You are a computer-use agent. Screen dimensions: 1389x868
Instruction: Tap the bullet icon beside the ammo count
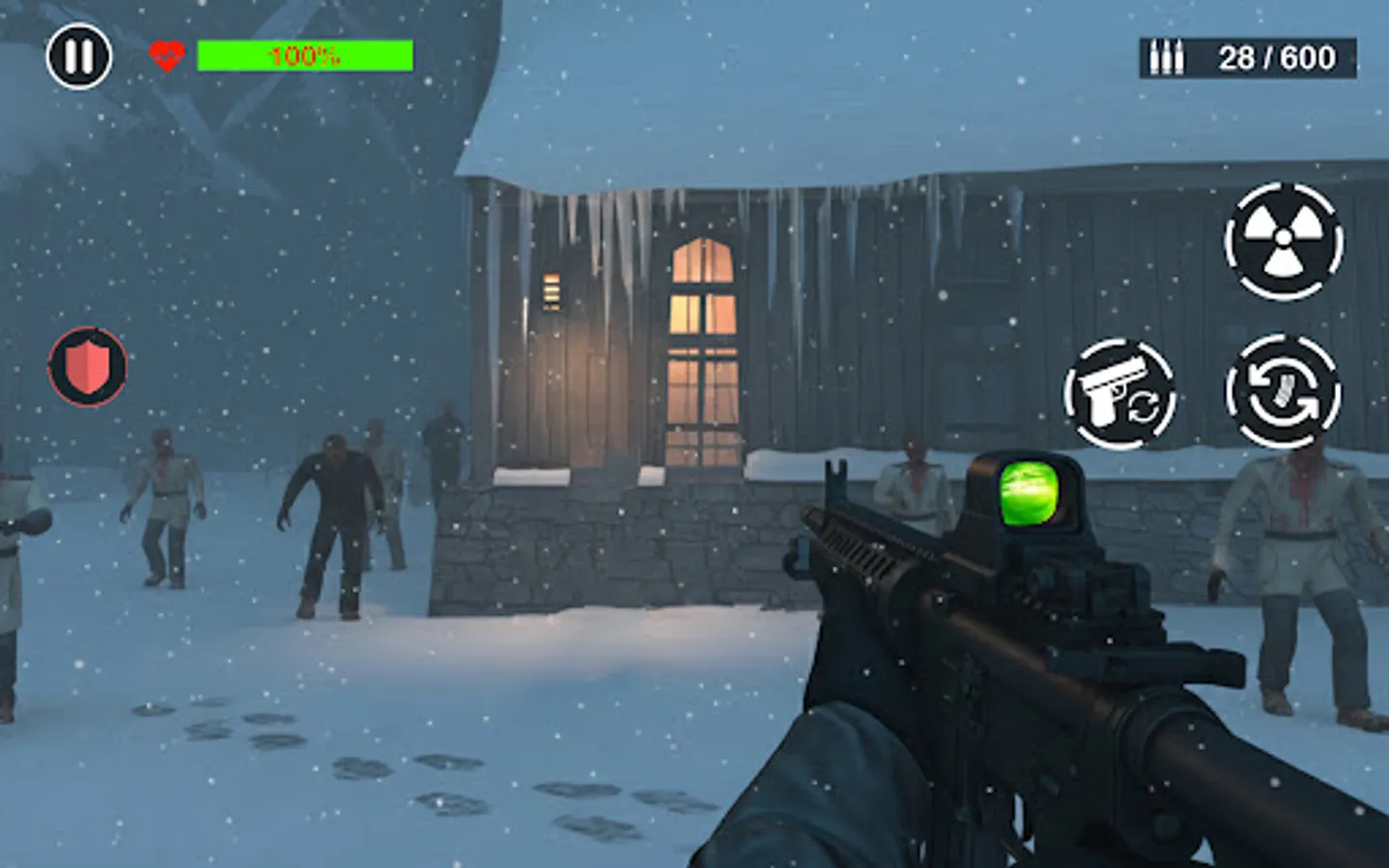(1167, 56)
